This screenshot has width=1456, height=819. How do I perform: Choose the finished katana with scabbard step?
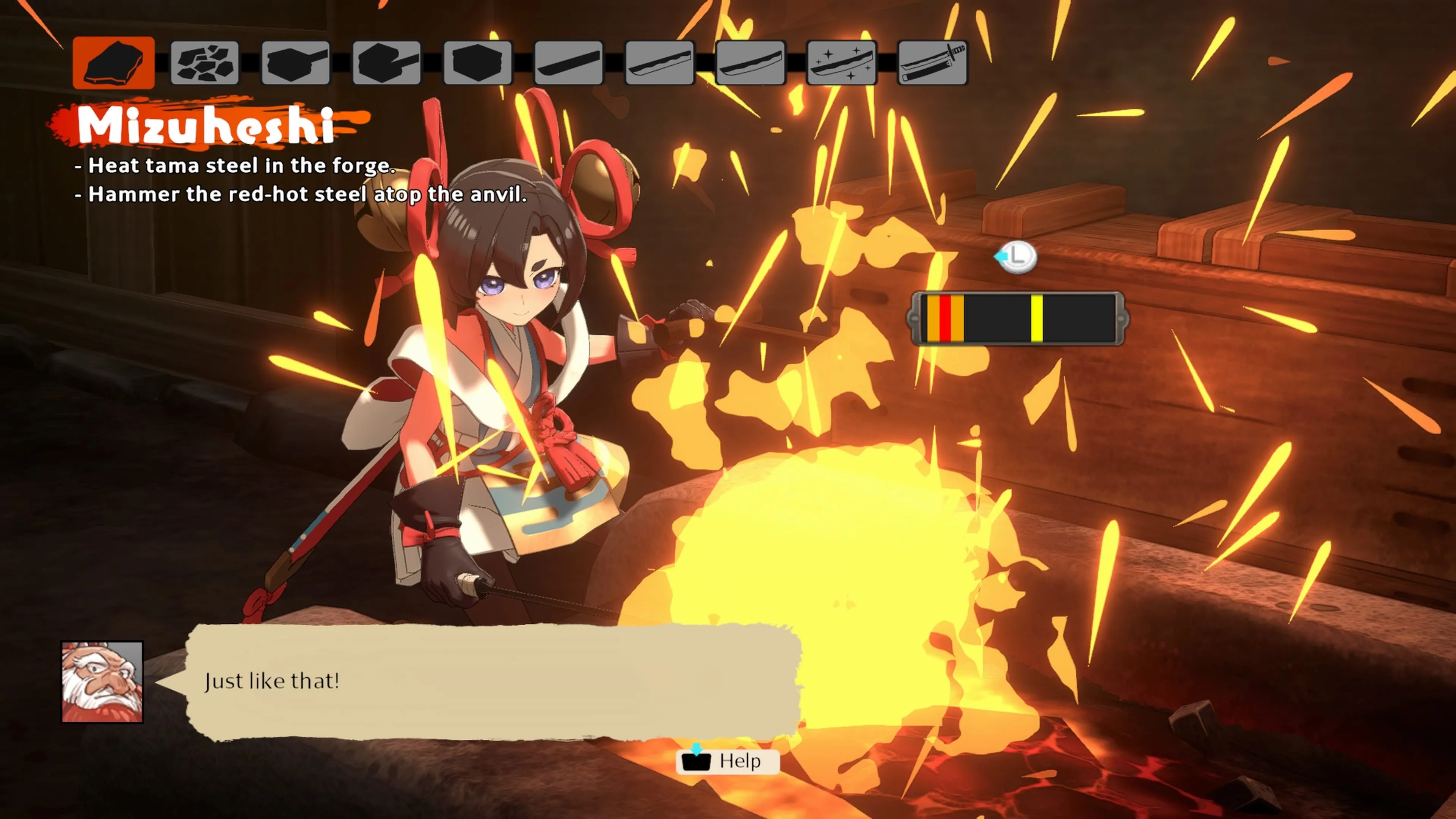click(x=933, y=62)
